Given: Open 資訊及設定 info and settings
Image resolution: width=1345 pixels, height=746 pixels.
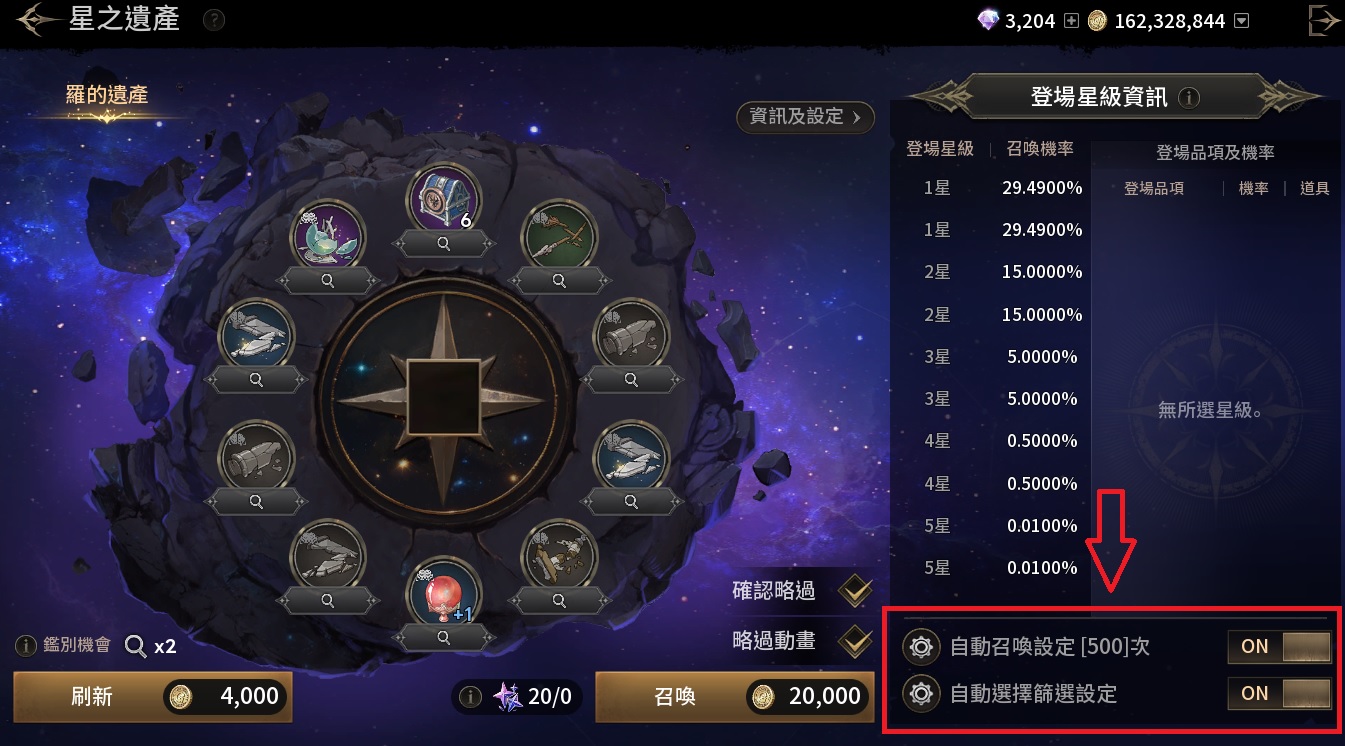Looking at the screenshot, I should click(x=805, y=117).
